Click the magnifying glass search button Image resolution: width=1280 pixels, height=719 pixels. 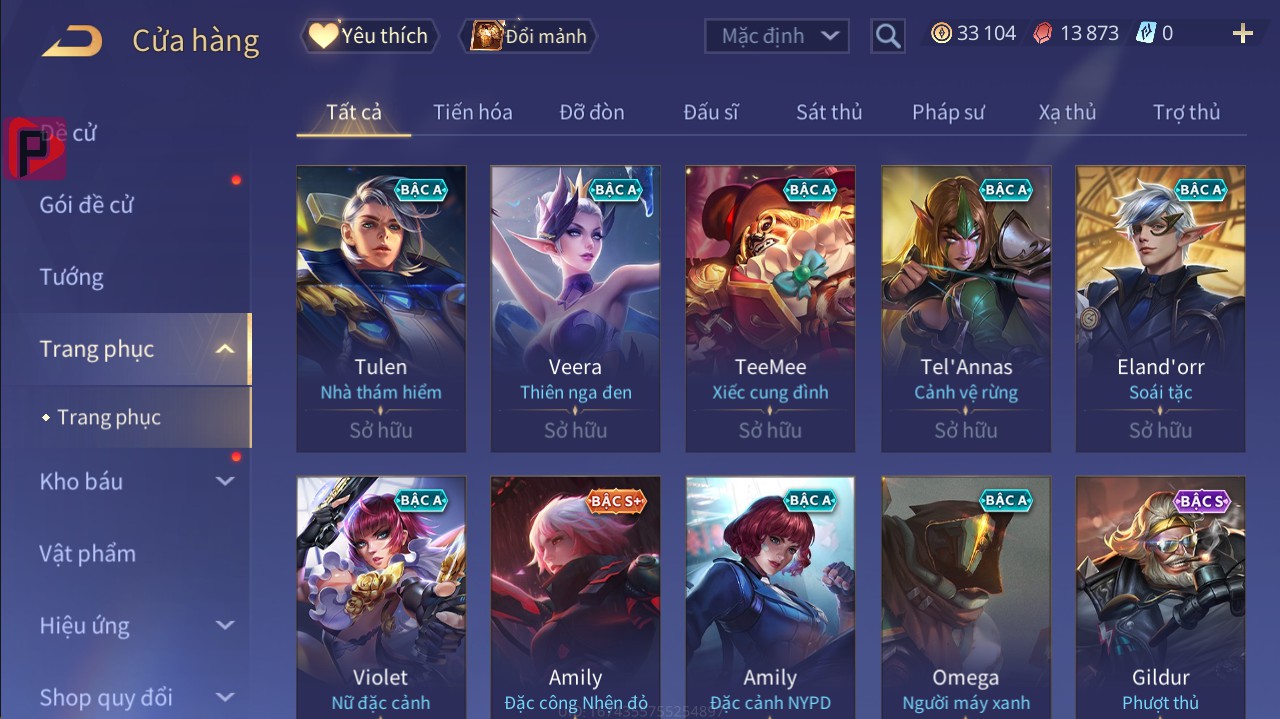887,36
